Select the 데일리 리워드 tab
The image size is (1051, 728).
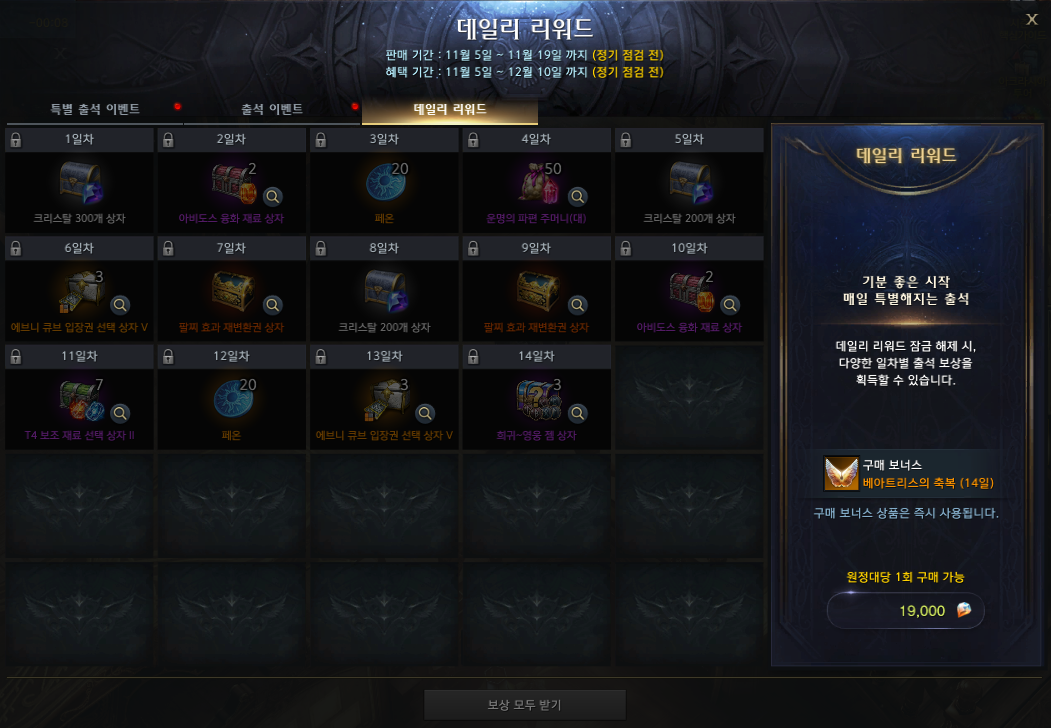click(450, 109)
